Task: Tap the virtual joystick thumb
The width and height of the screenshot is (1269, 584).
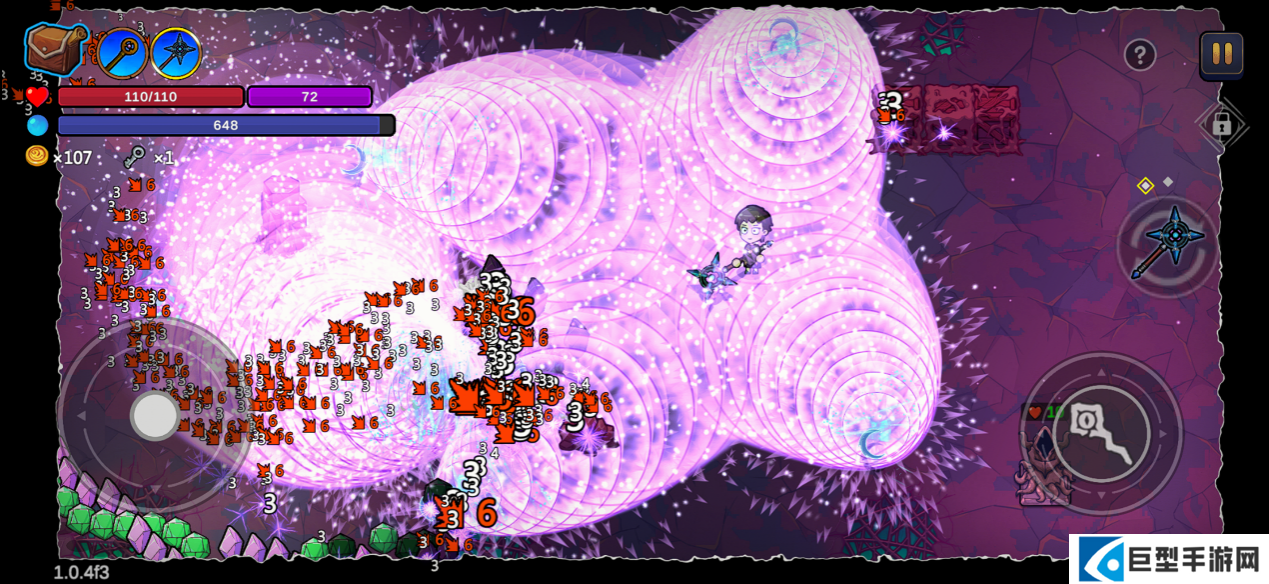Action: click(x=155, y=415)
